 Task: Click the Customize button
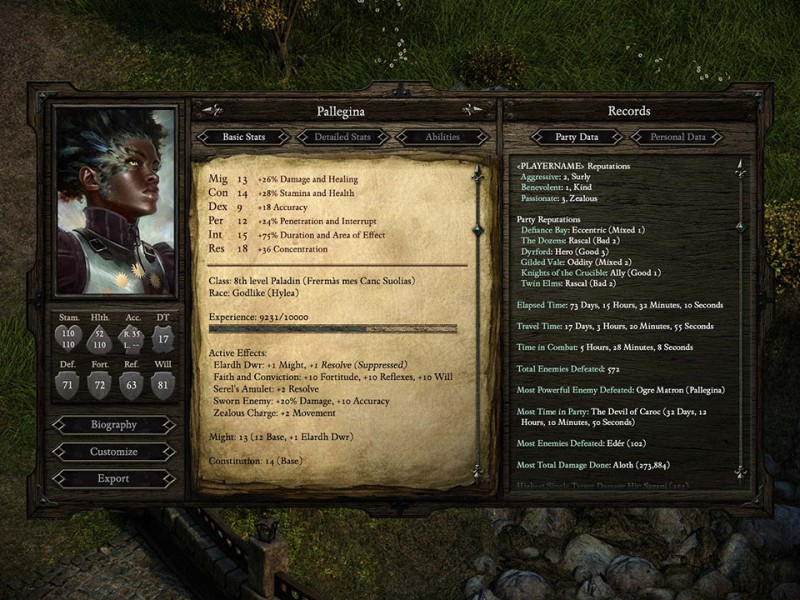point(113,452)
